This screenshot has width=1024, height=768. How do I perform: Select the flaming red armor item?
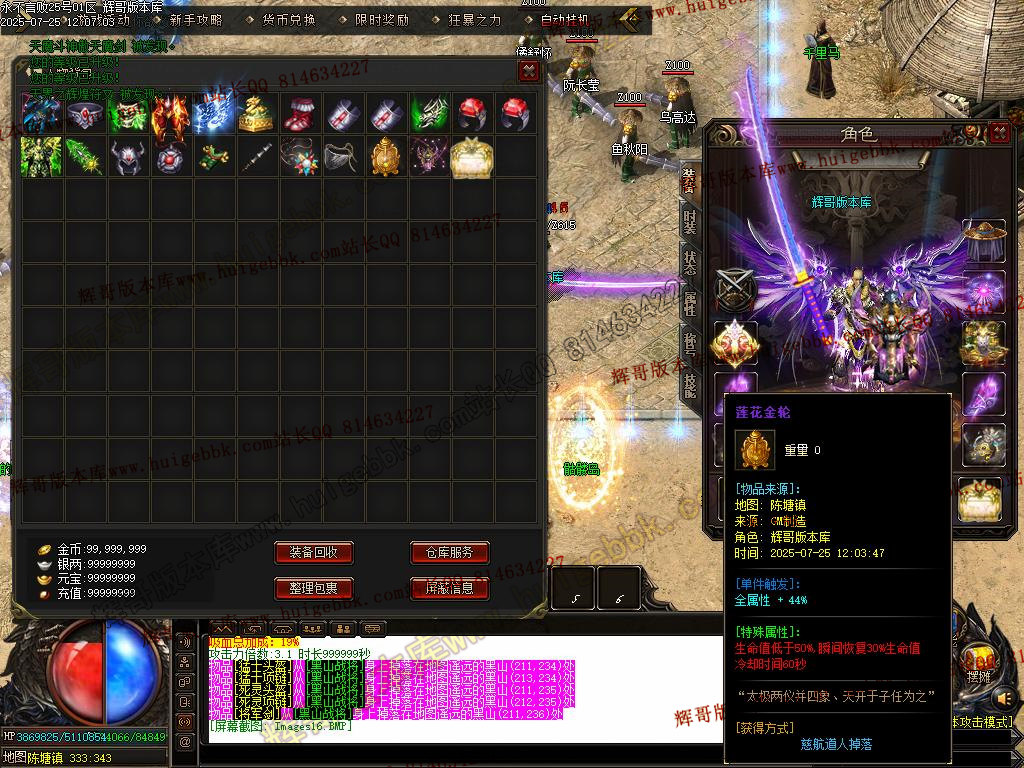(x=170, y=114)
